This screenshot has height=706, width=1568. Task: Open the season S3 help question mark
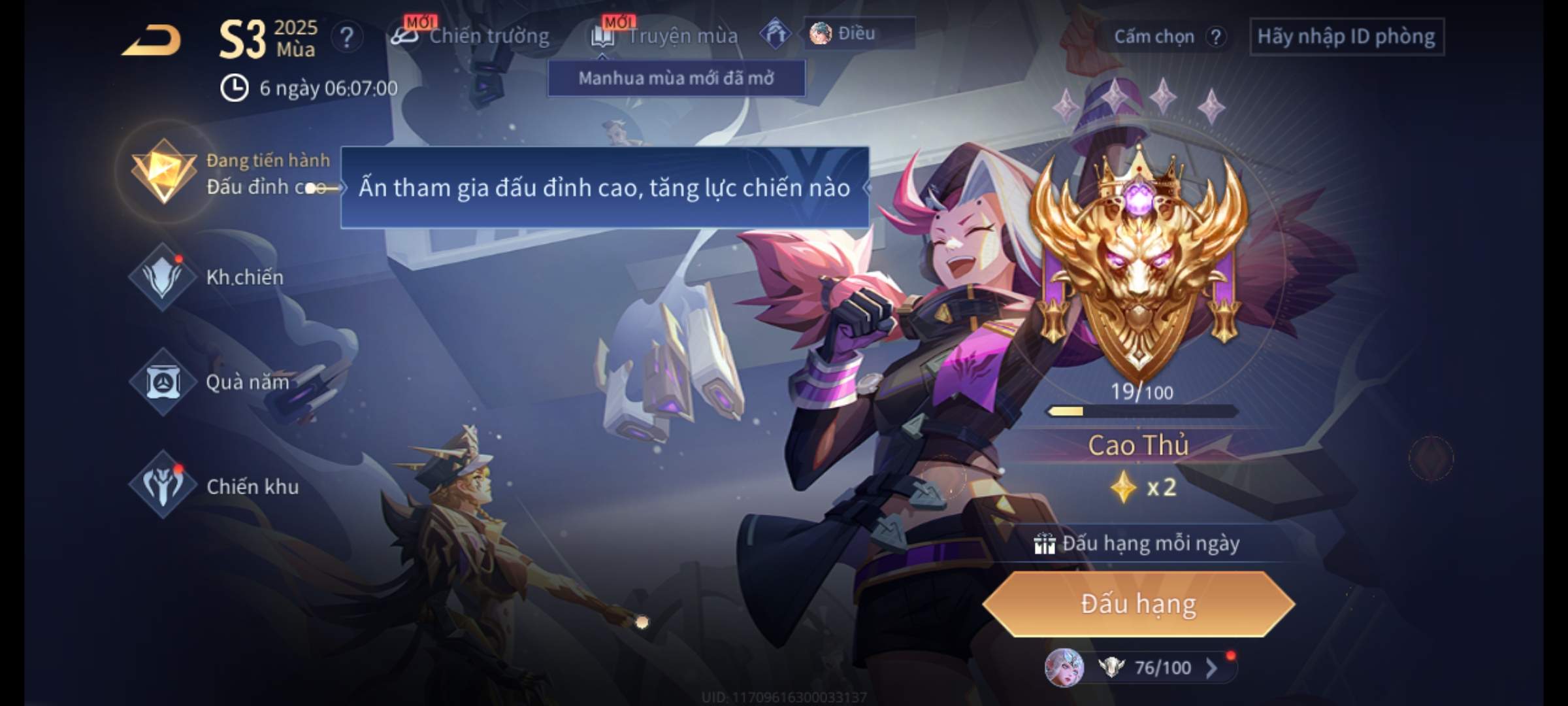click(346, 37)
